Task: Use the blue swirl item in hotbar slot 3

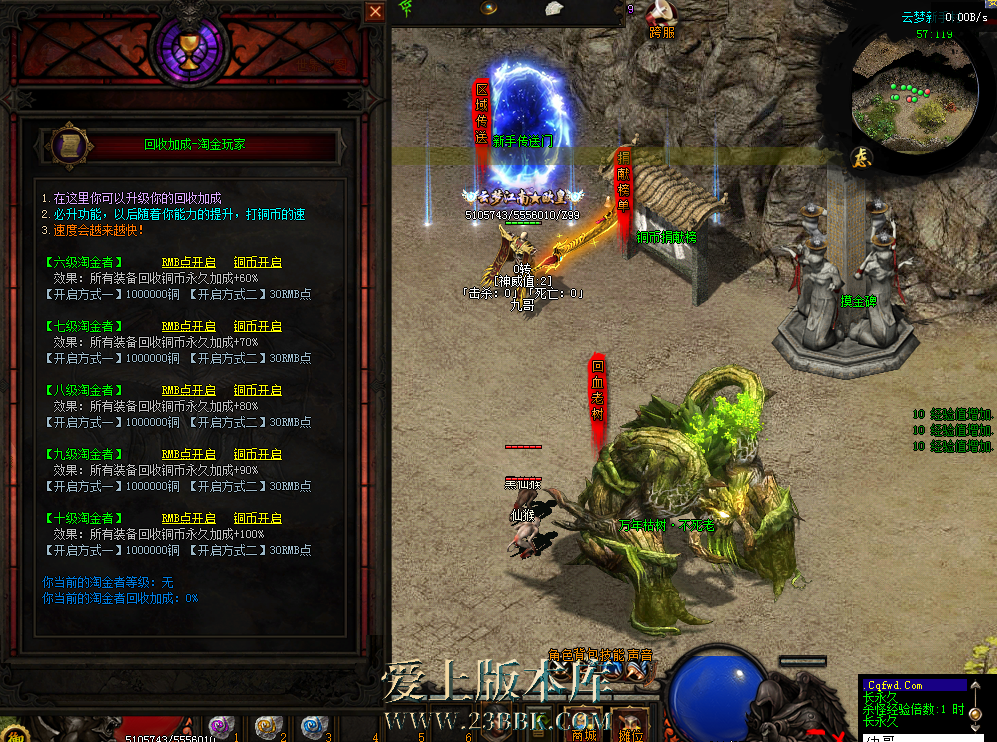Action: pyautogui.click(x=311, y=726)
